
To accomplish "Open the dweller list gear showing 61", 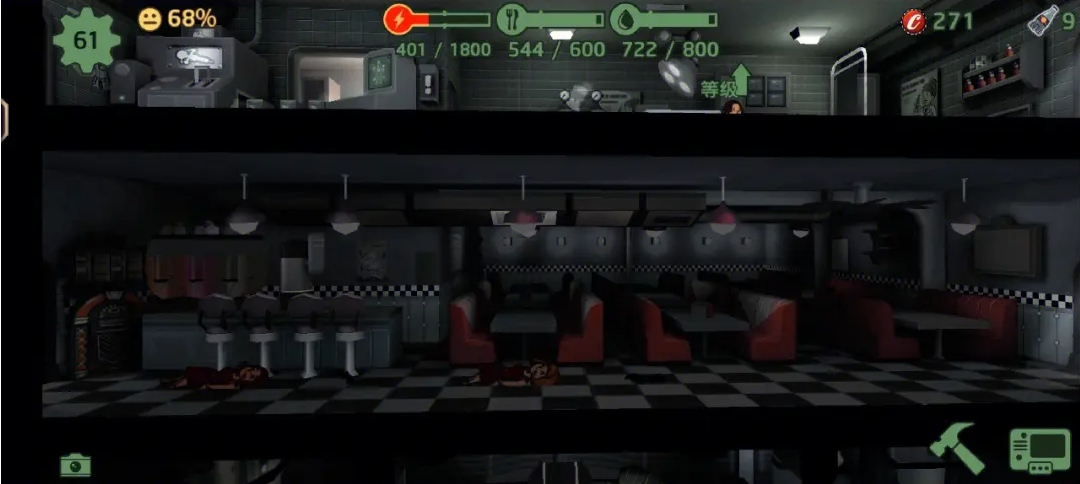I will [86, 40].
